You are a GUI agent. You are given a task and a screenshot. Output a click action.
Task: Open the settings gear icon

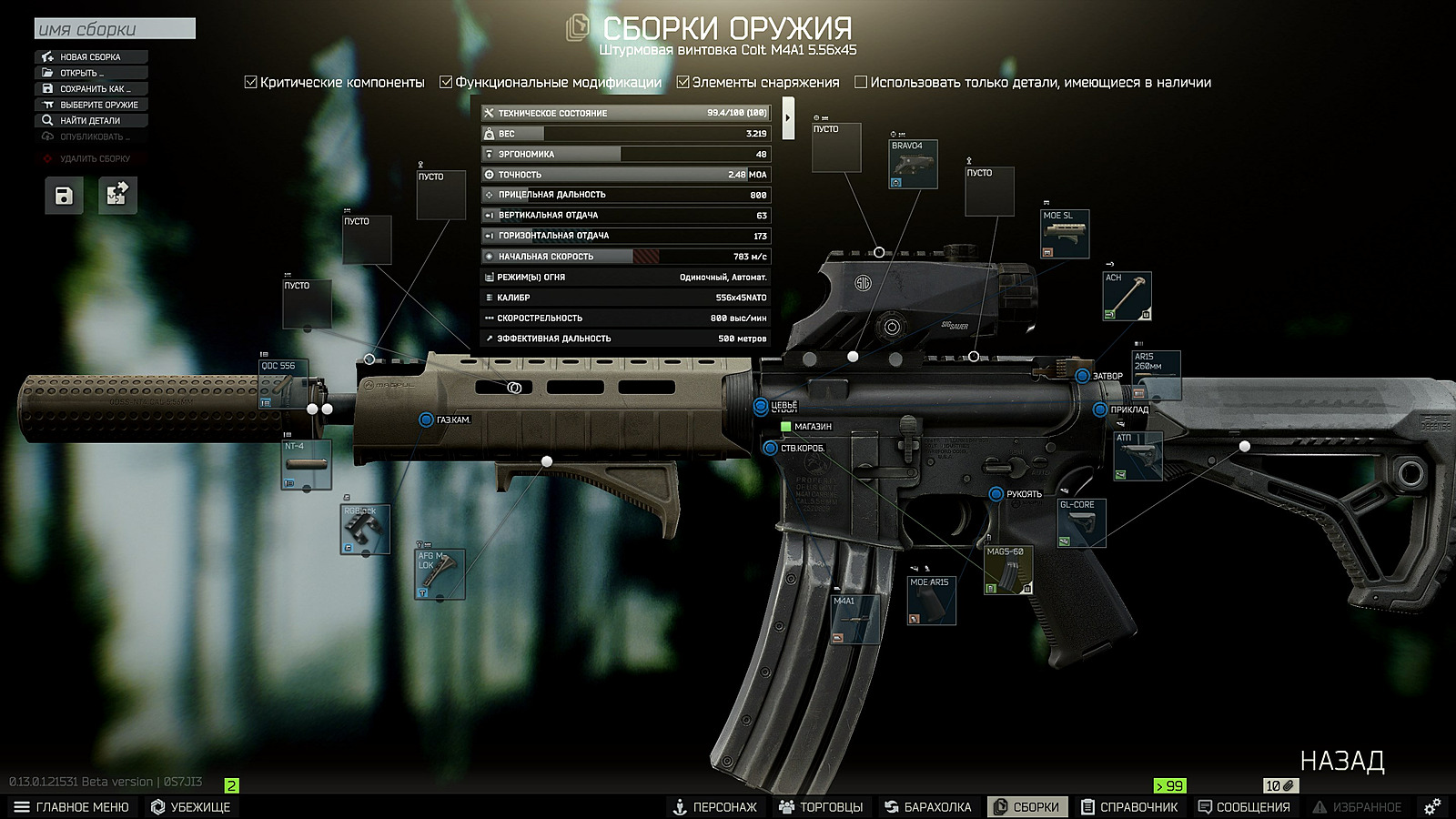pos(1432,807)
